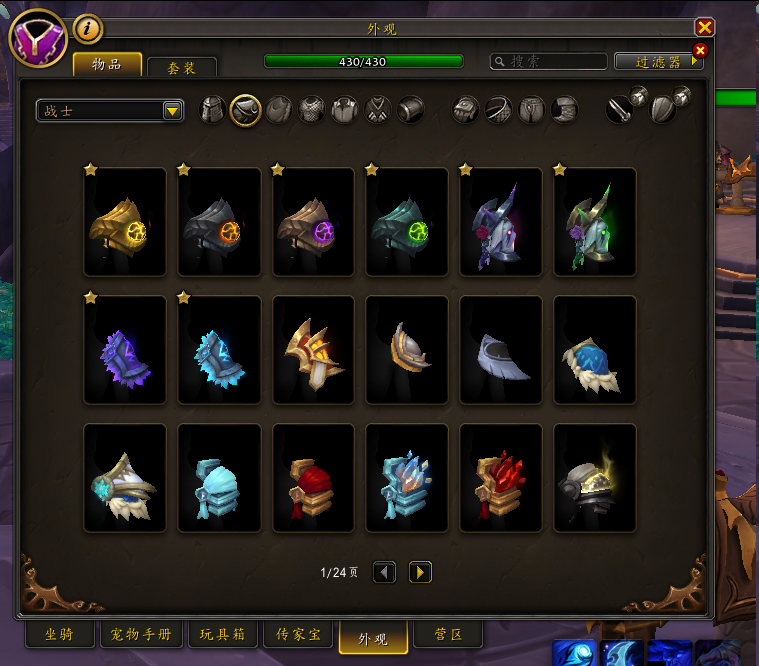Switch to the 宠物手册 pet journal tab
The height and width of the screenshot is (666, 759).
point(140,634)
